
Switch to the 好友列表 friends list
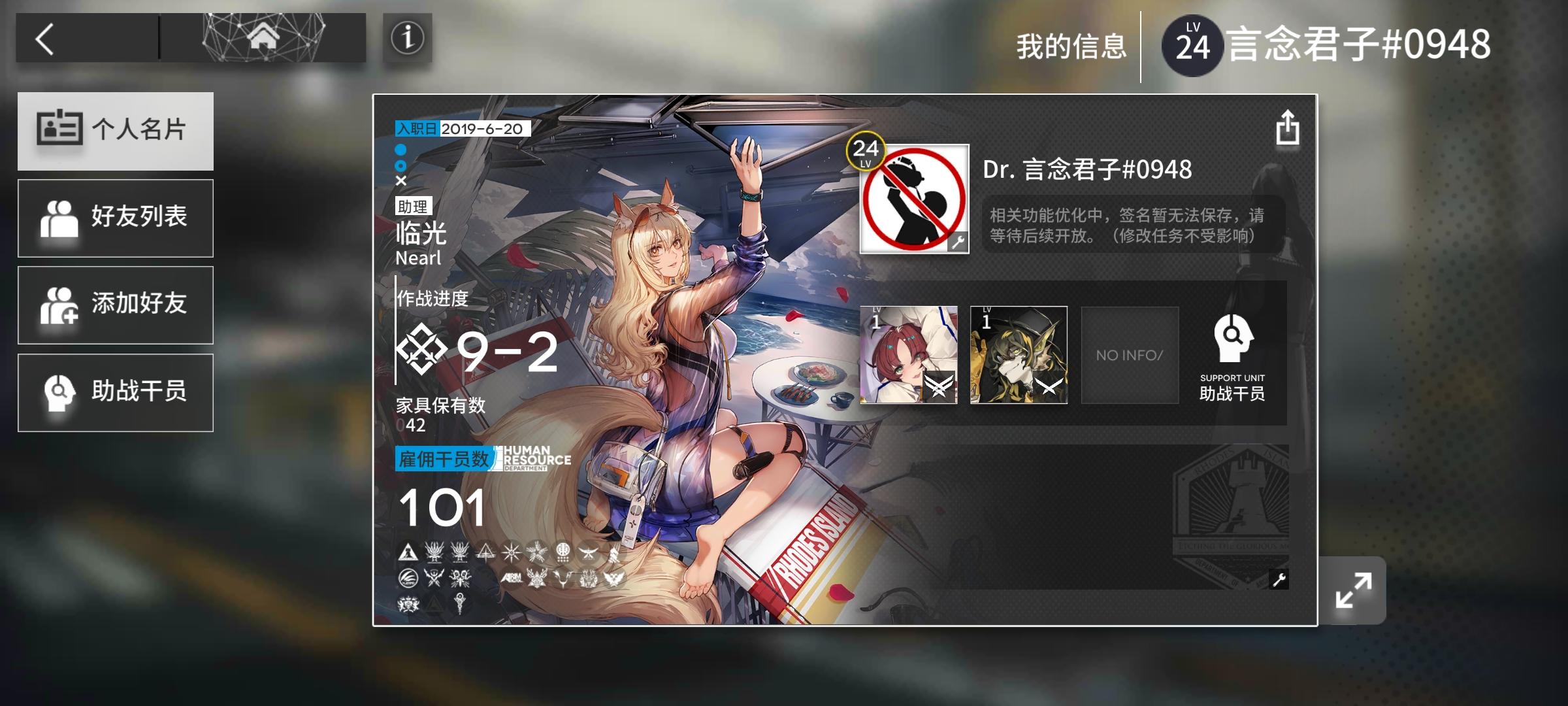[116, 217]
